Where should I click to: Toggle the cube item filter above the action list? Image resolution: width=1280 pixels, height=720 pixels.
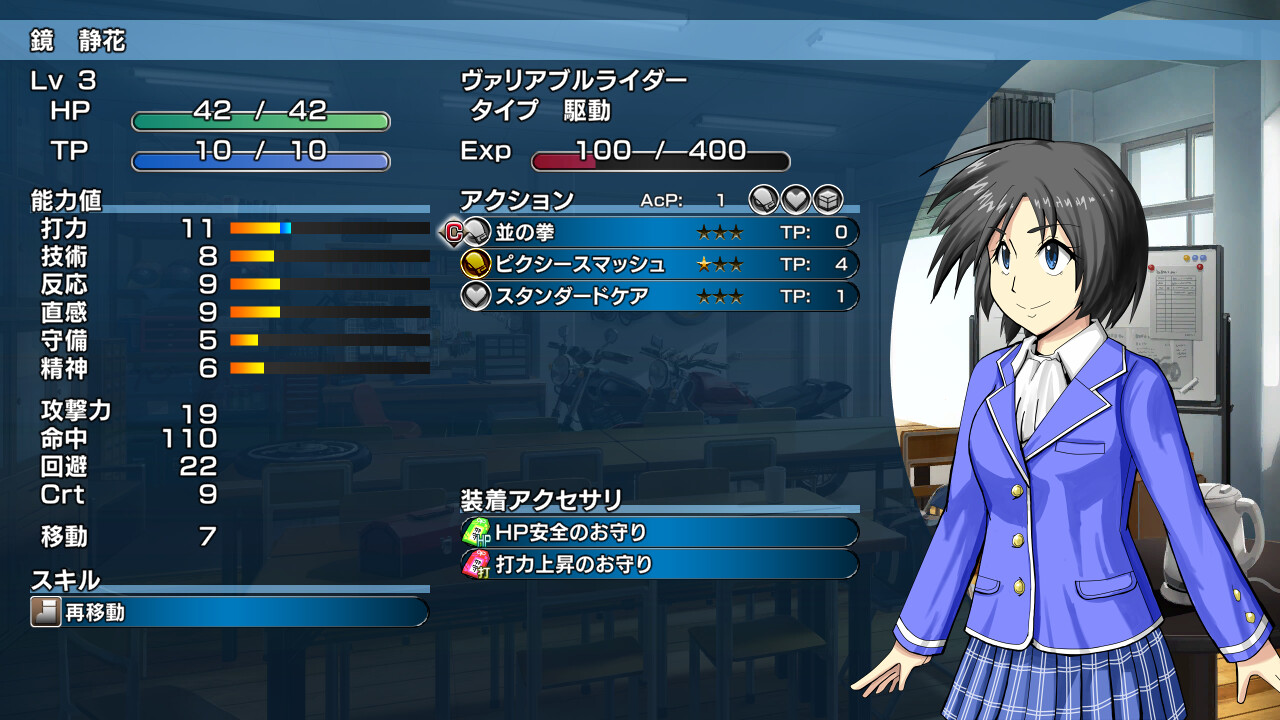coord(826,198)
